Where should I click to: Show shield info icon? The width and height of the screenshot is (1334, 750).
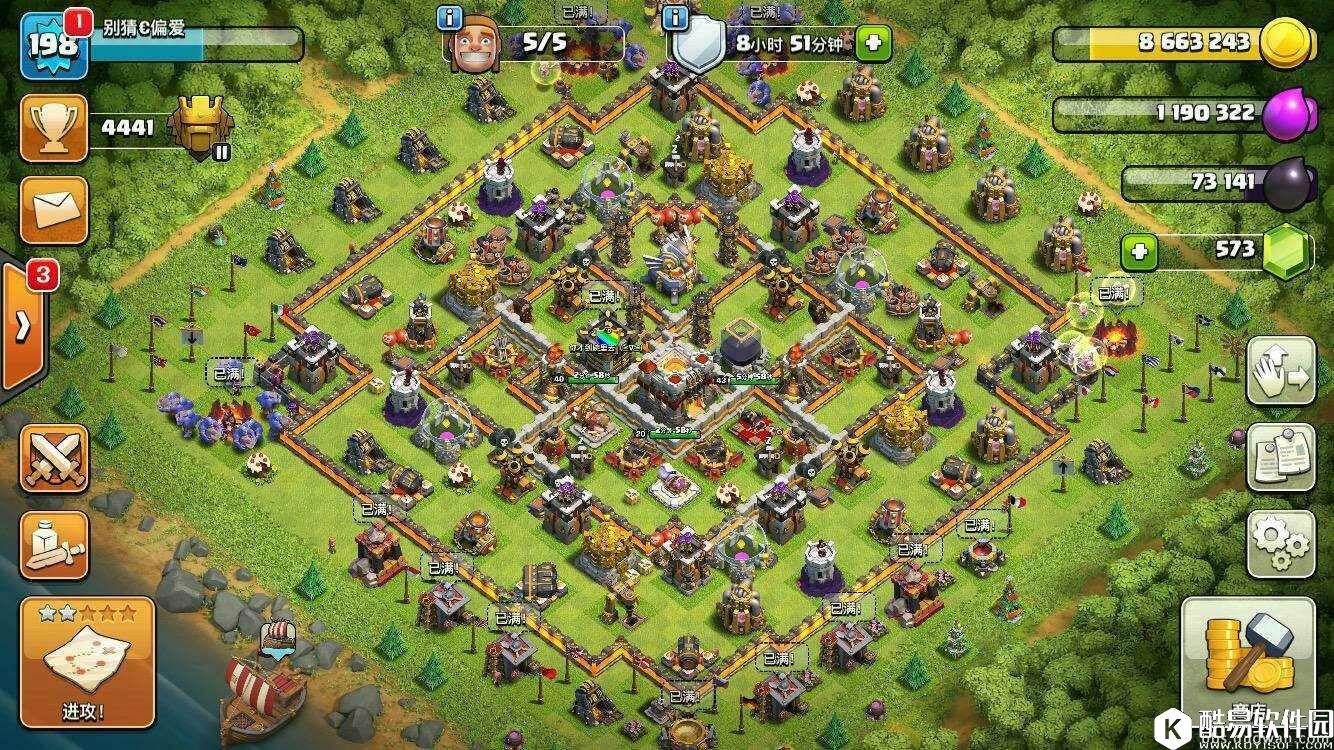point(676,18)
